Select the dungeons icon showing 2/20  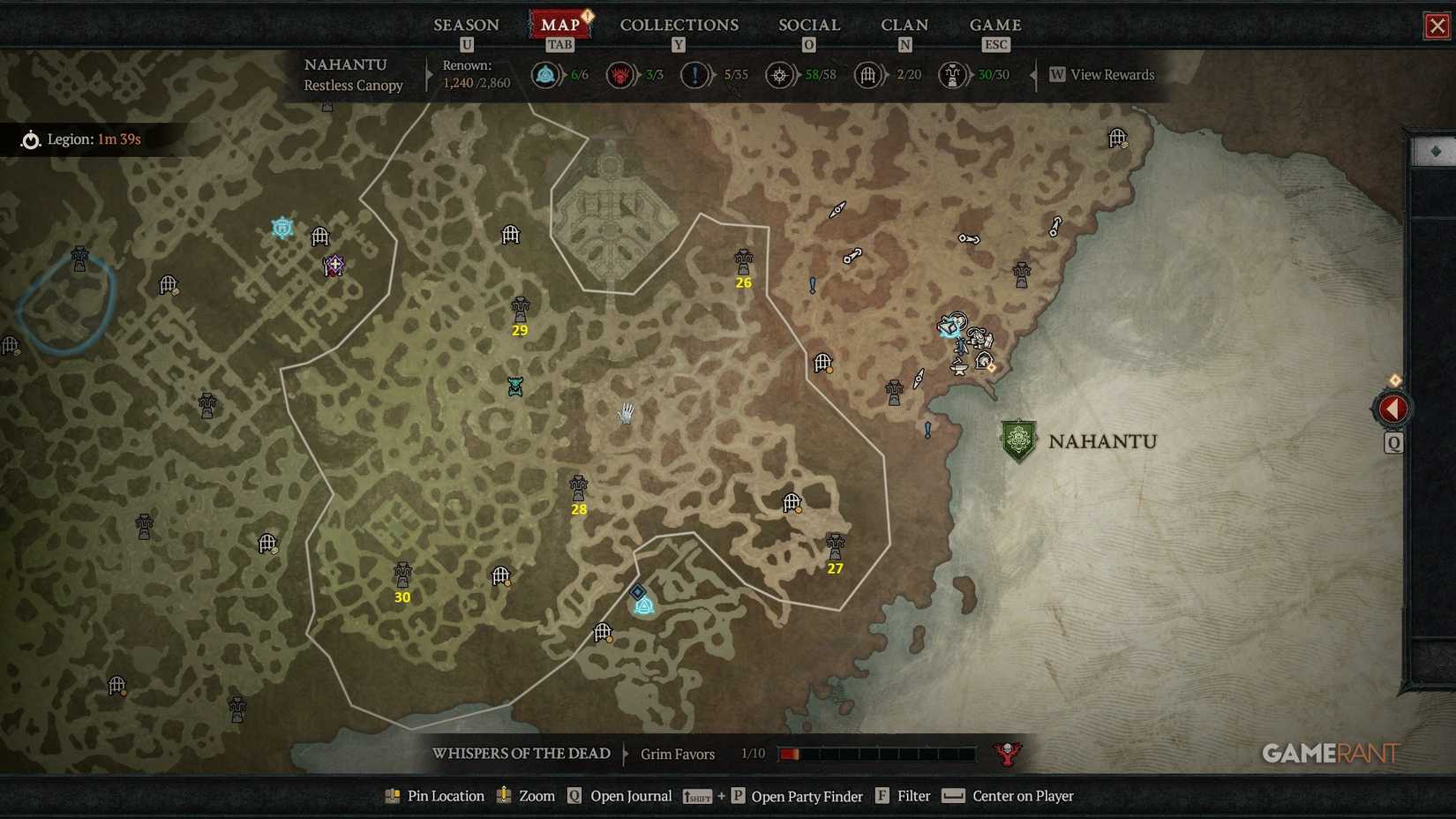tap(868, 75)
